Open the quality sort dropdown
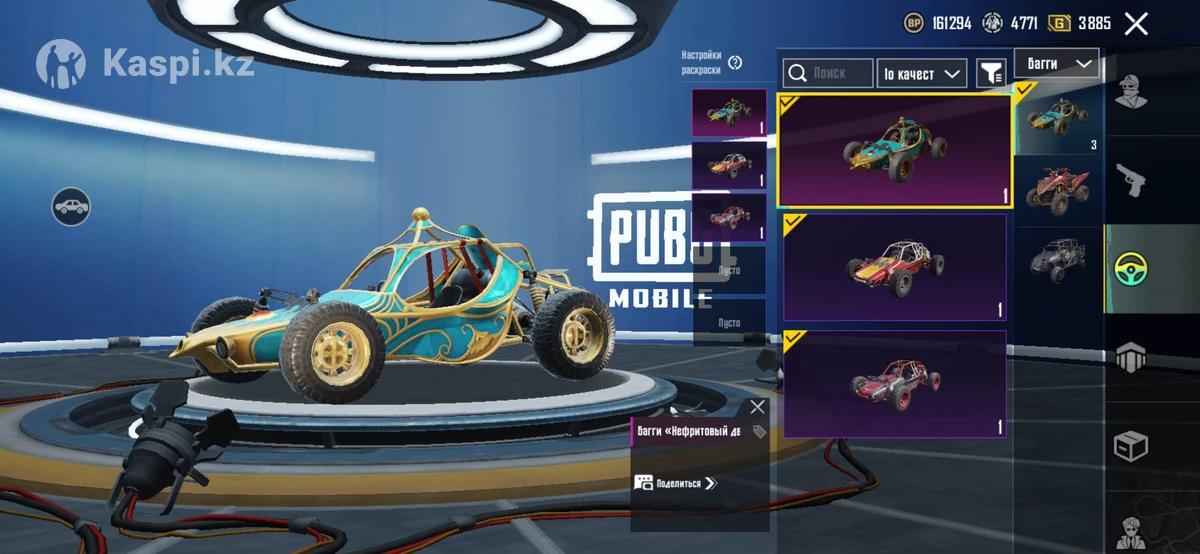This screenshot has width=1200, height=554. [x=921, y=73]
